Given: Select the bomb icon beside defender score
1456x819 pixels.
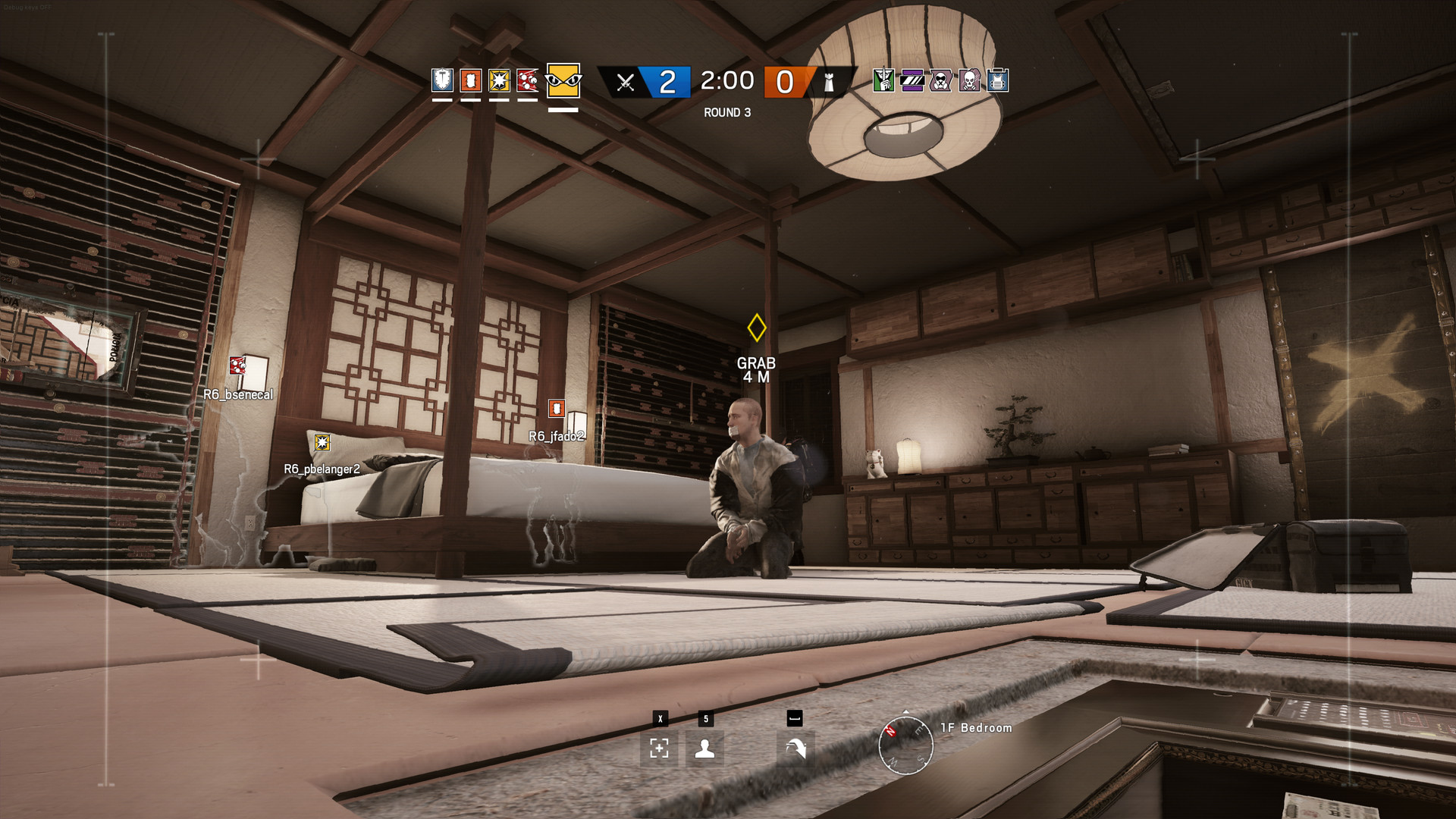Looking at the screenshot, I should 829,82.
